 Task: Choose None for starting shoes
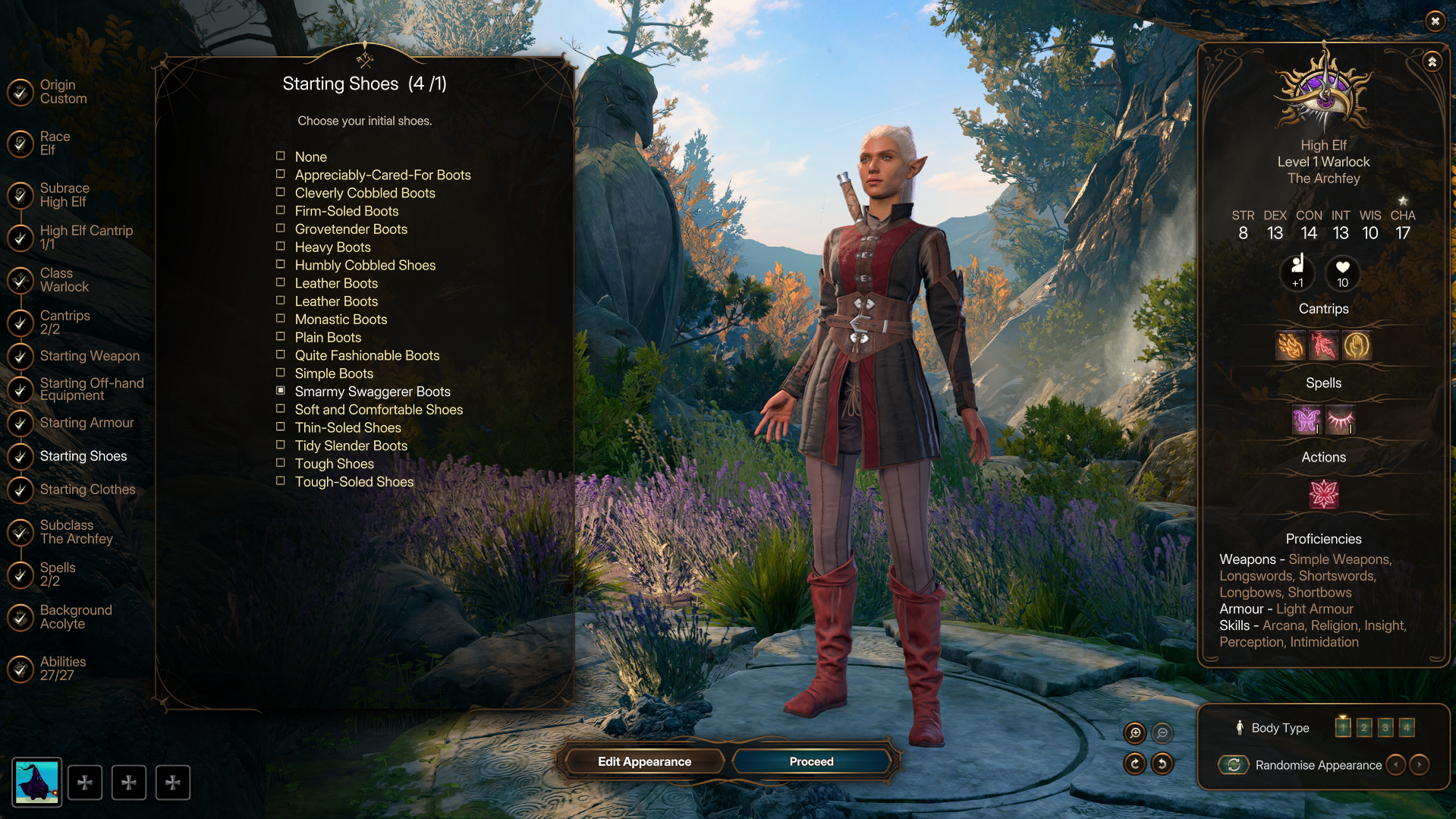(x=310, y=157)
